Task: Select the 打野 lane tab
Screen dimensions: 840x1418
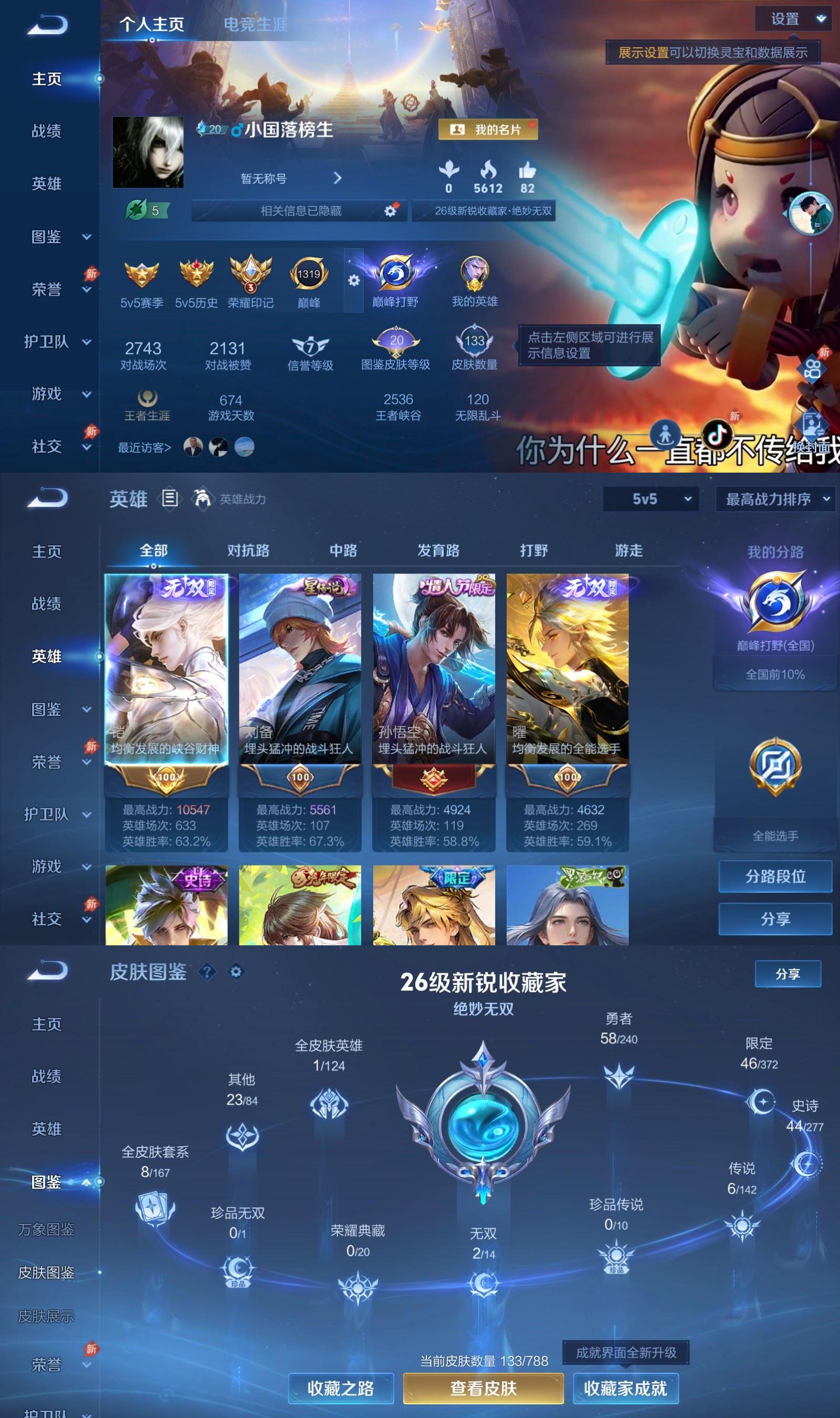Action: pyautogui.click(x=534, y=550)
